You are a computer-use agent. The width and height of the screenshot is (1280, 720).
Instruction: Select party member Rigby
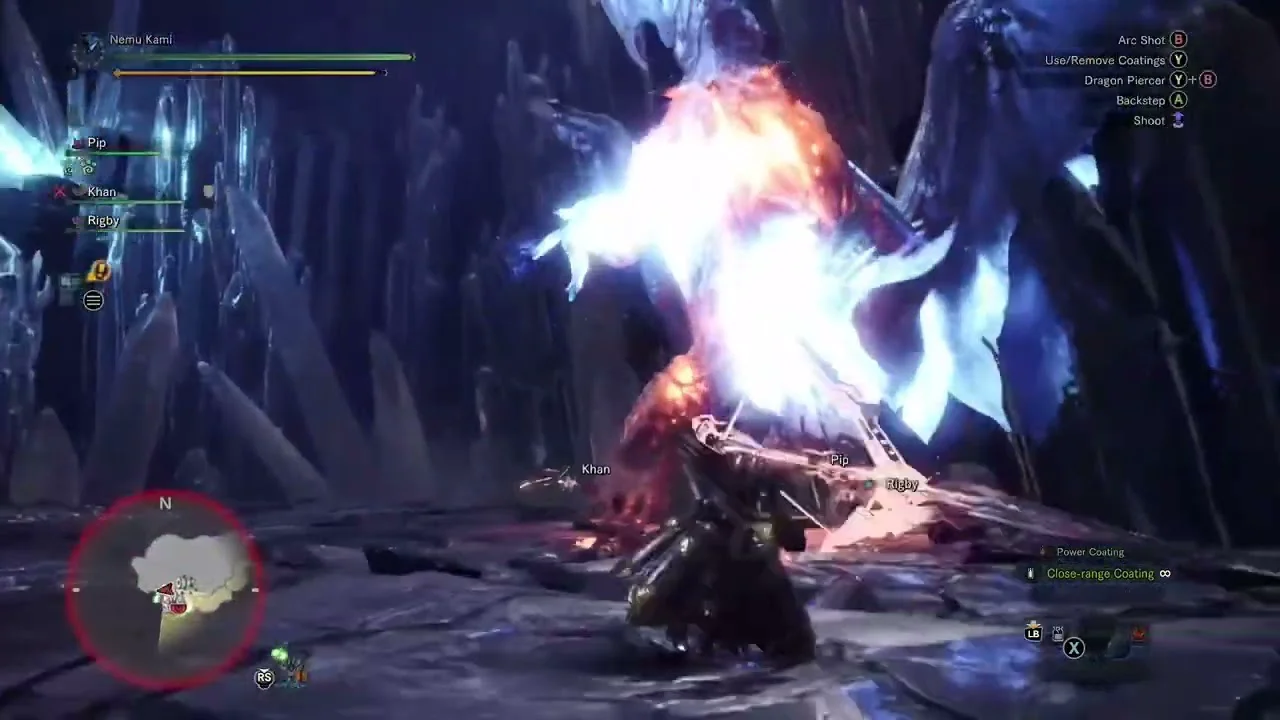click(x=103, y=221)
